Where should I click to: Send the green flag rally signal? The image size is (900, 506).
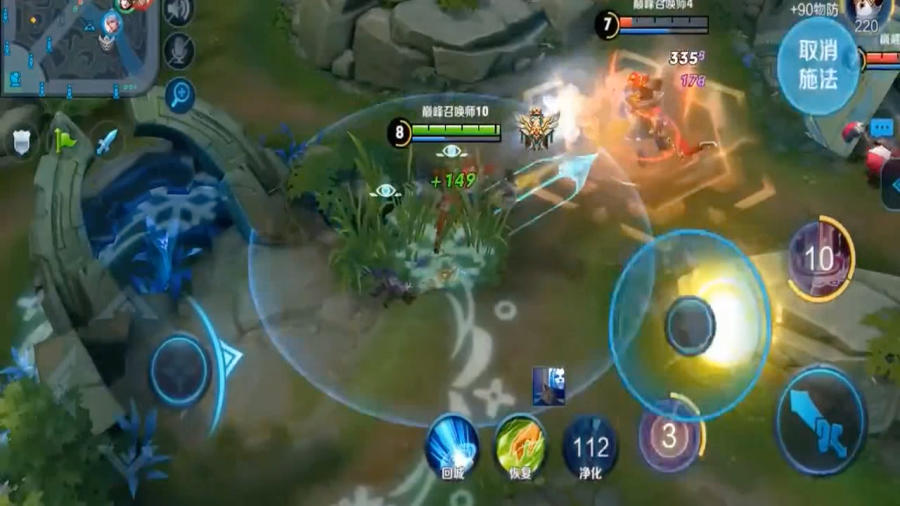click(65, 141)
